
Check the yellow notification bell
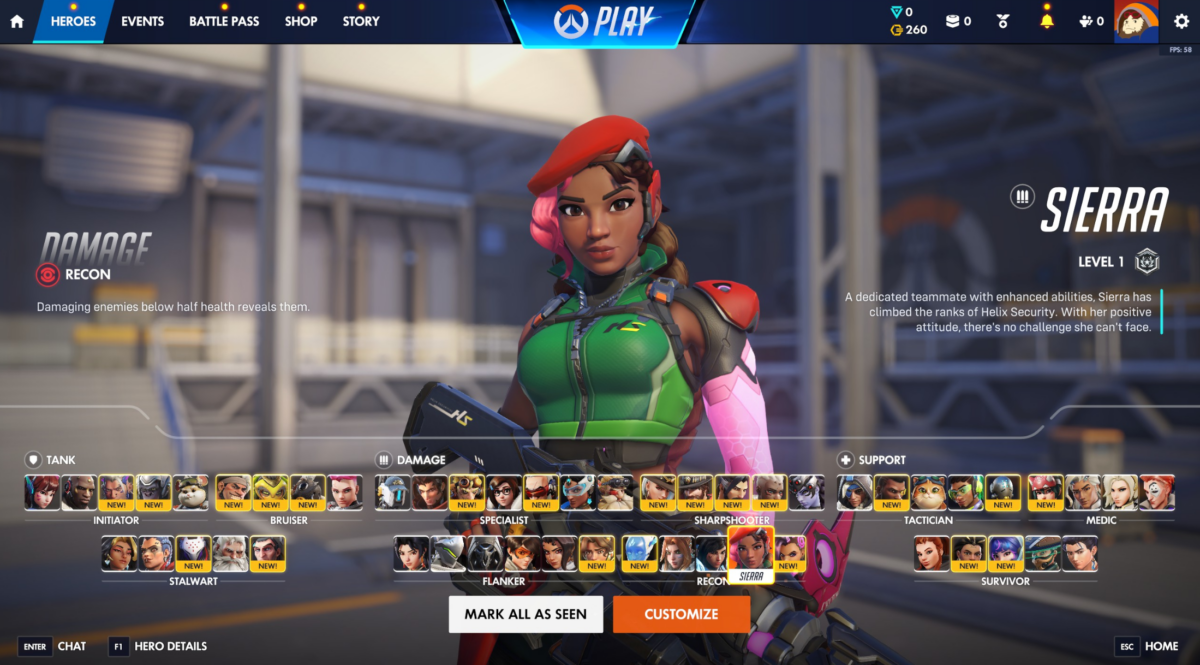point(1047,21)
